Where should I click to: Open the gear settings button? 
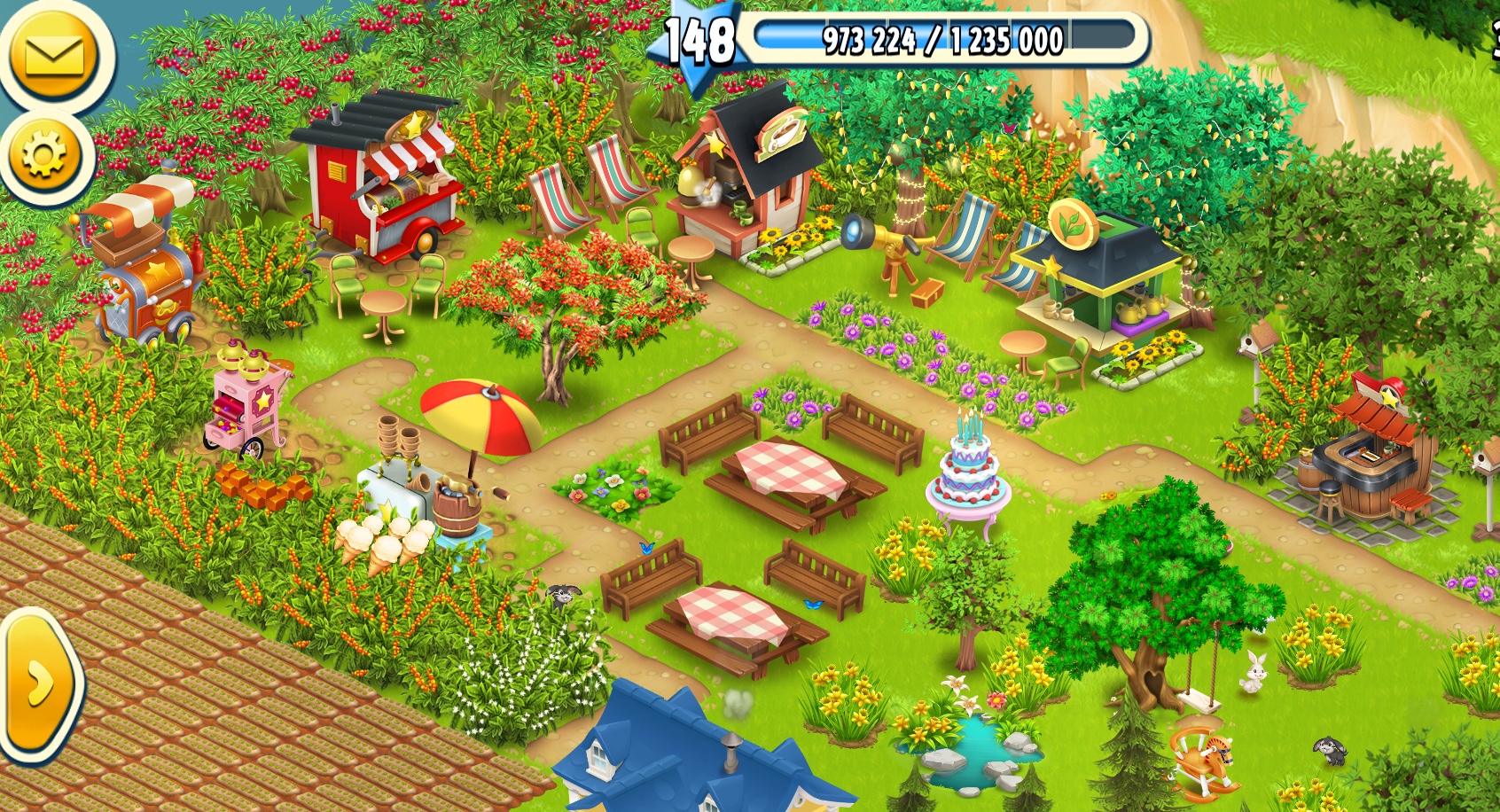click(x=44, y=157)
